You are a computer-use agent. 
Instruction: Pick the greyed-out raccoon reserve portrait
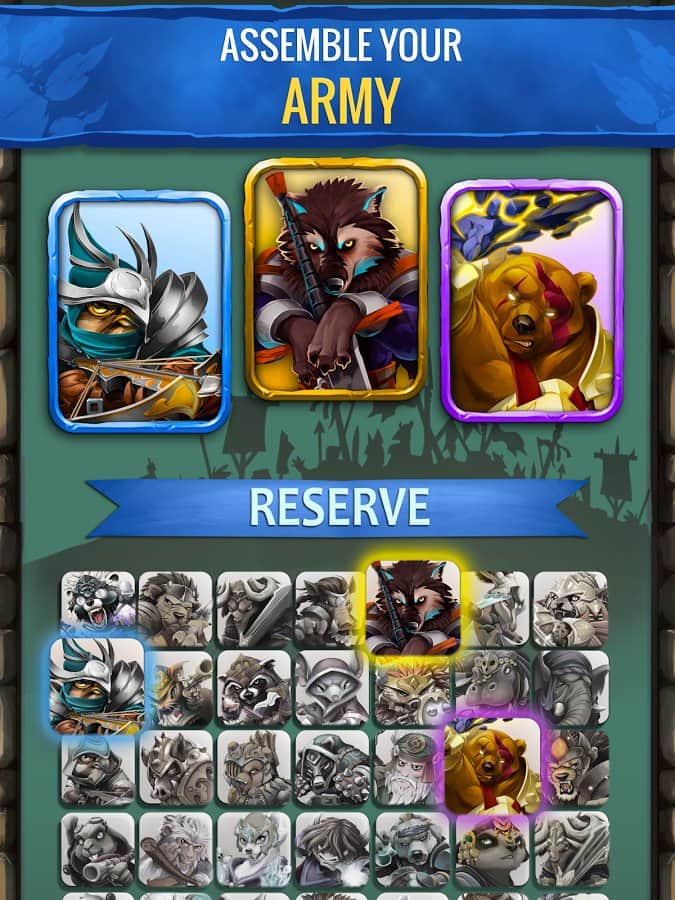(x=254, y=688)
